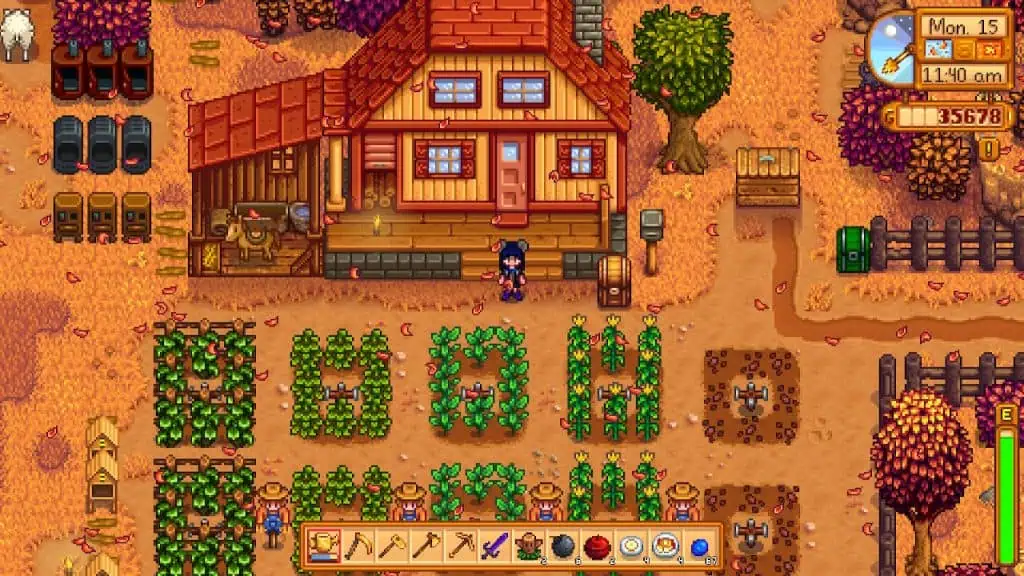Select the red cranberry item slot

pyautogui.click(x=596, y=546)
